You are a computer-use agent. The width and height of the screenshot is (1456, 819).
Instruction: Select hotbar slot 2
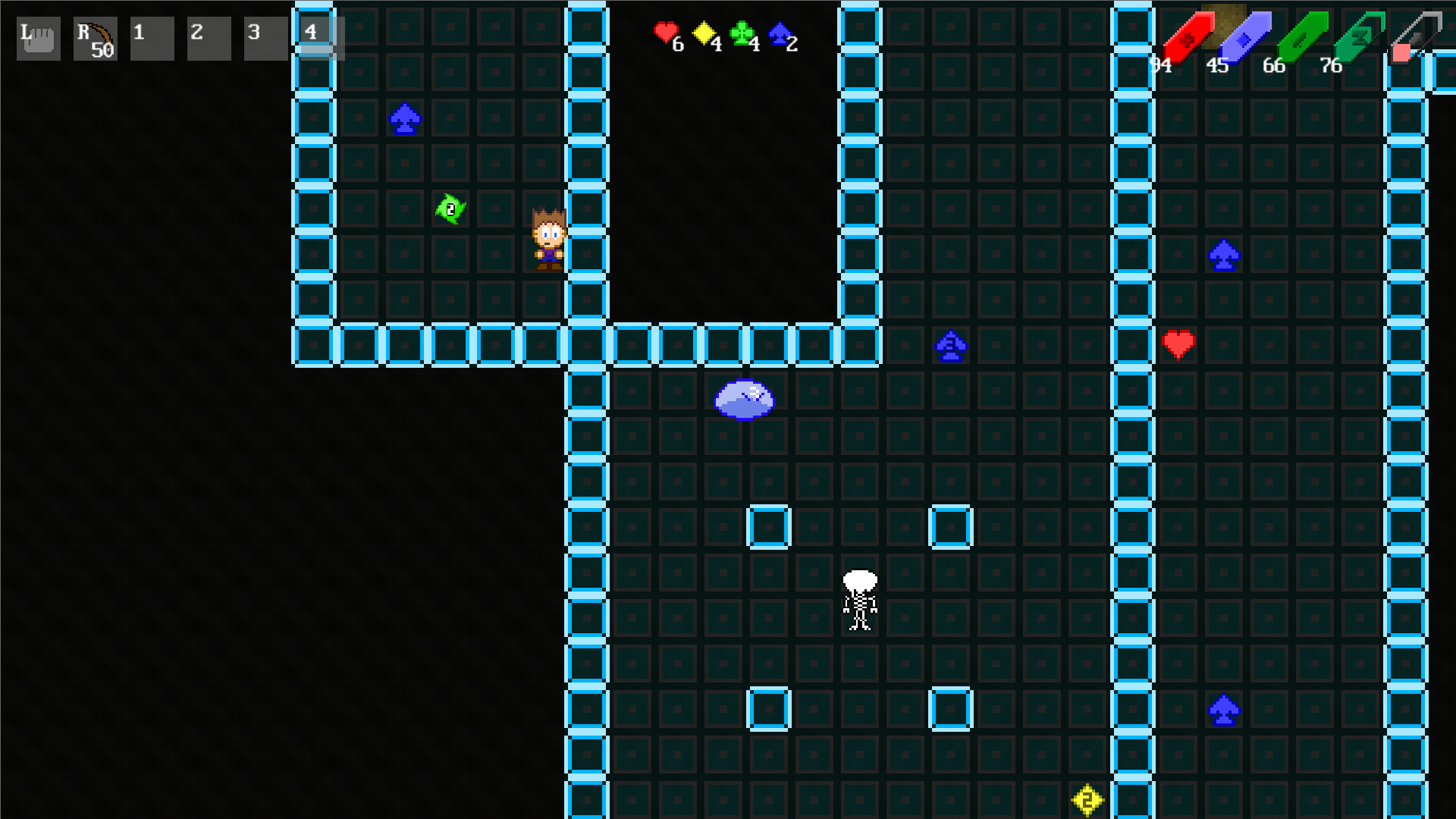(209, 38)
